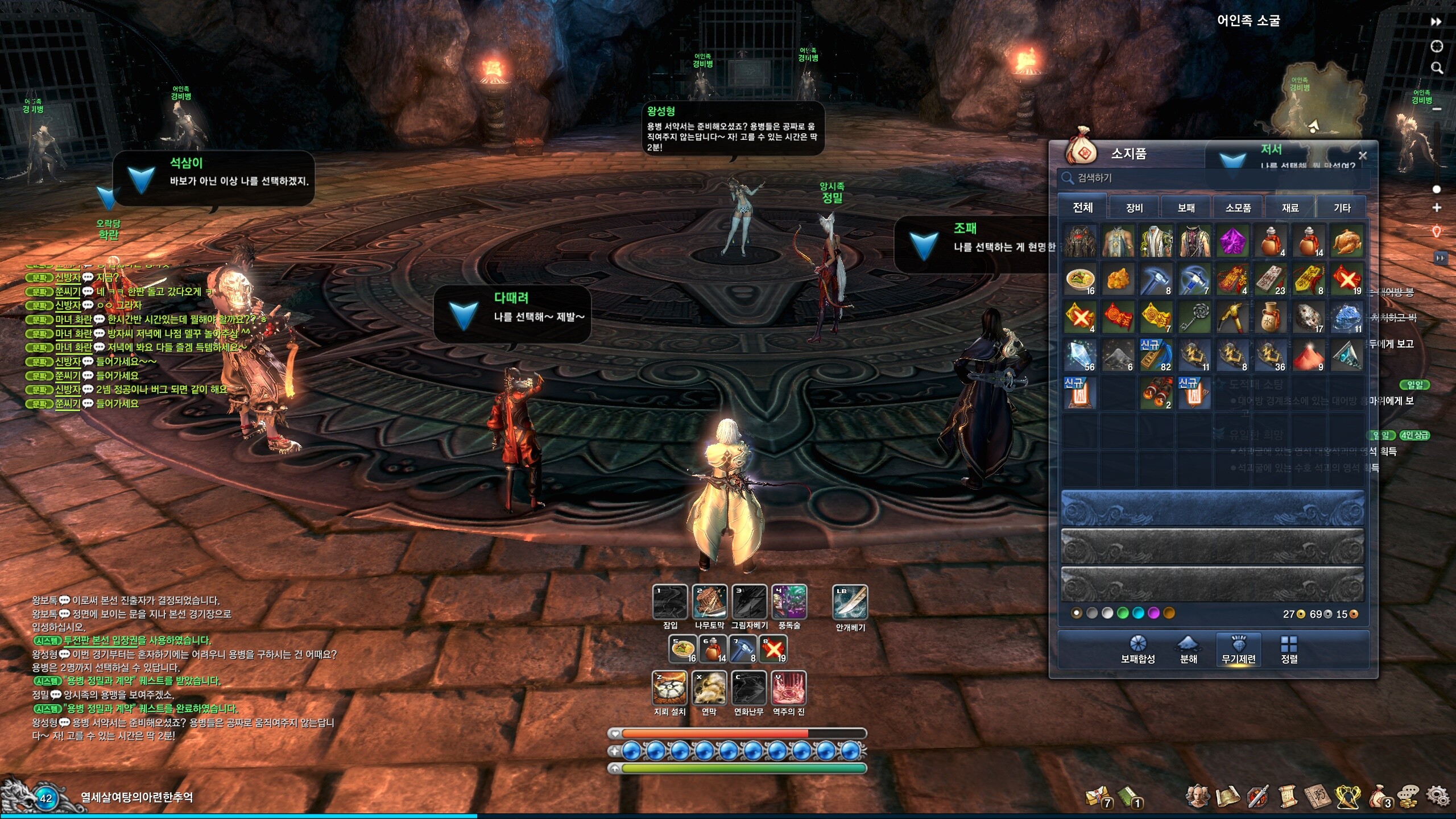Use the 안개베기 skill on the hotbar

(x=850, y=602)
